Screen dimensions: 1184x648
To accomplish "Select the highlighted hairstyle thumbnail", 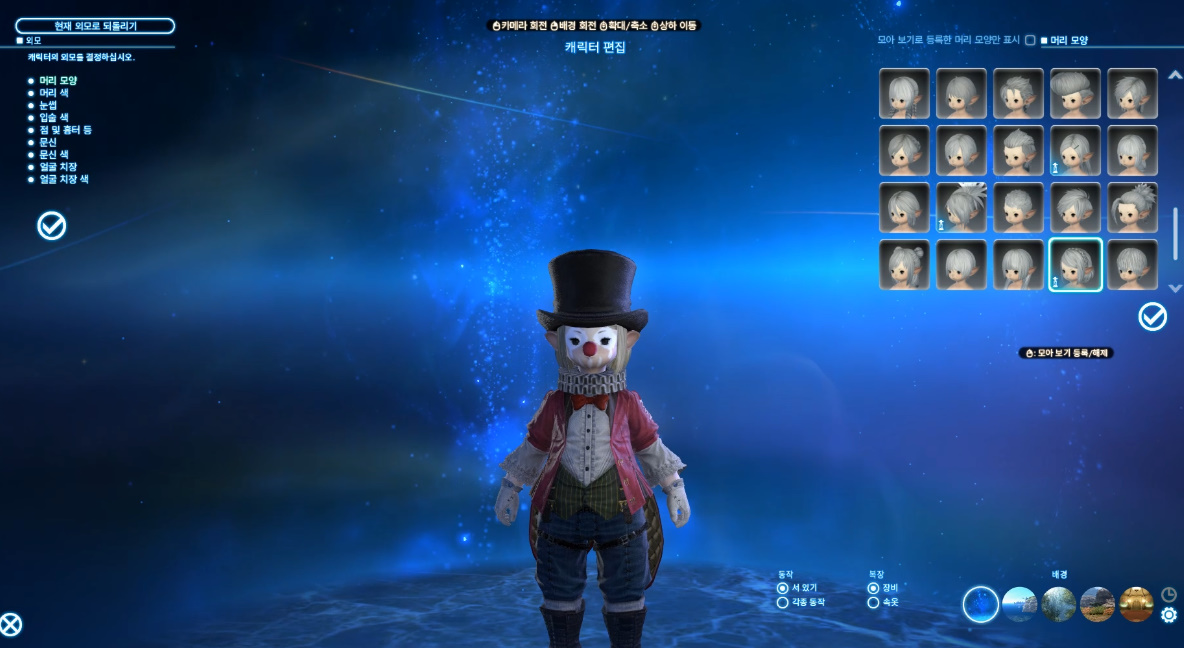I will click(x=1075, y=265).
